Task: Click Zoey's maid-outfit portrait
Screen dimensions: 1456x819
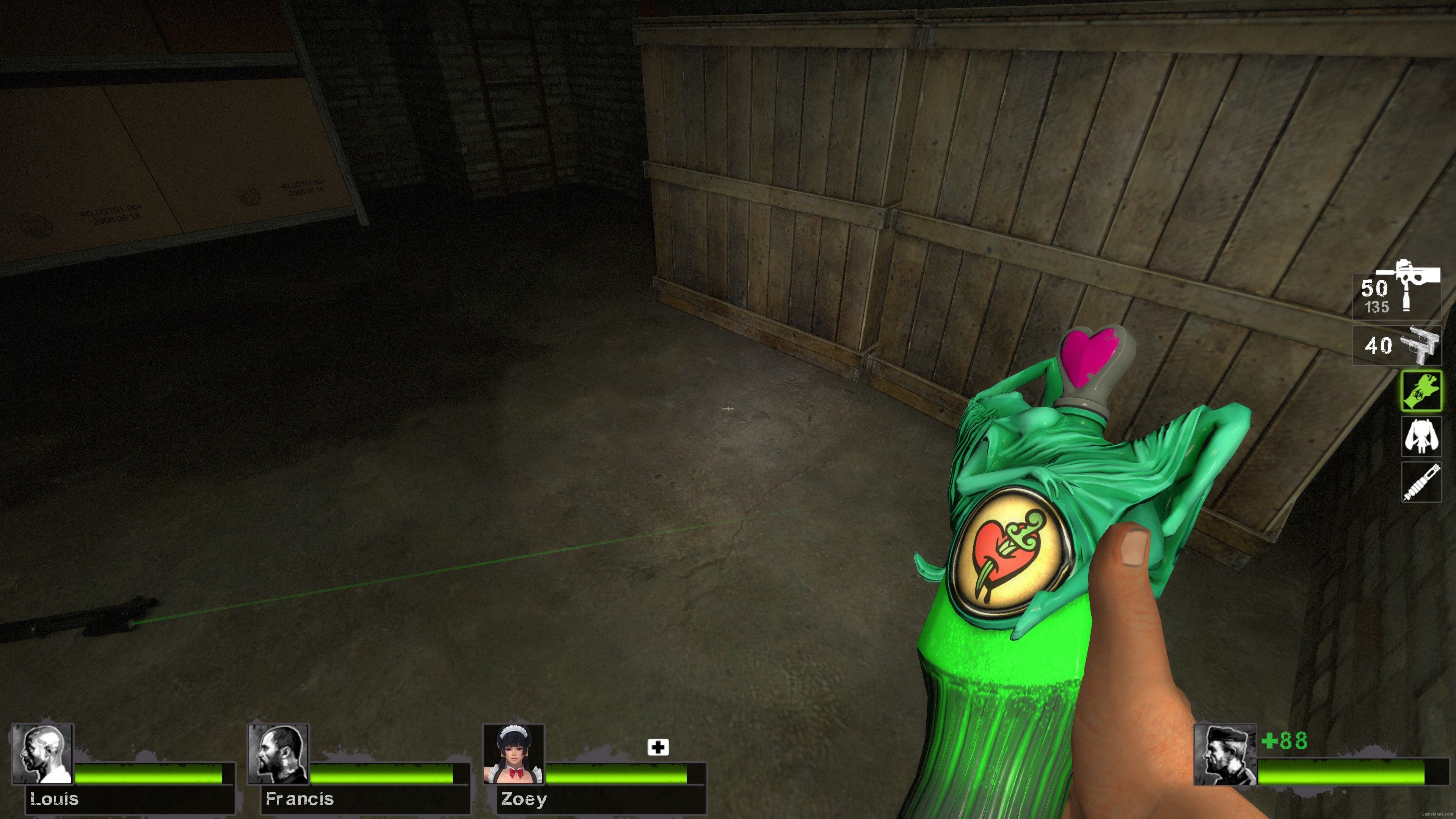Action: [514, 754]
